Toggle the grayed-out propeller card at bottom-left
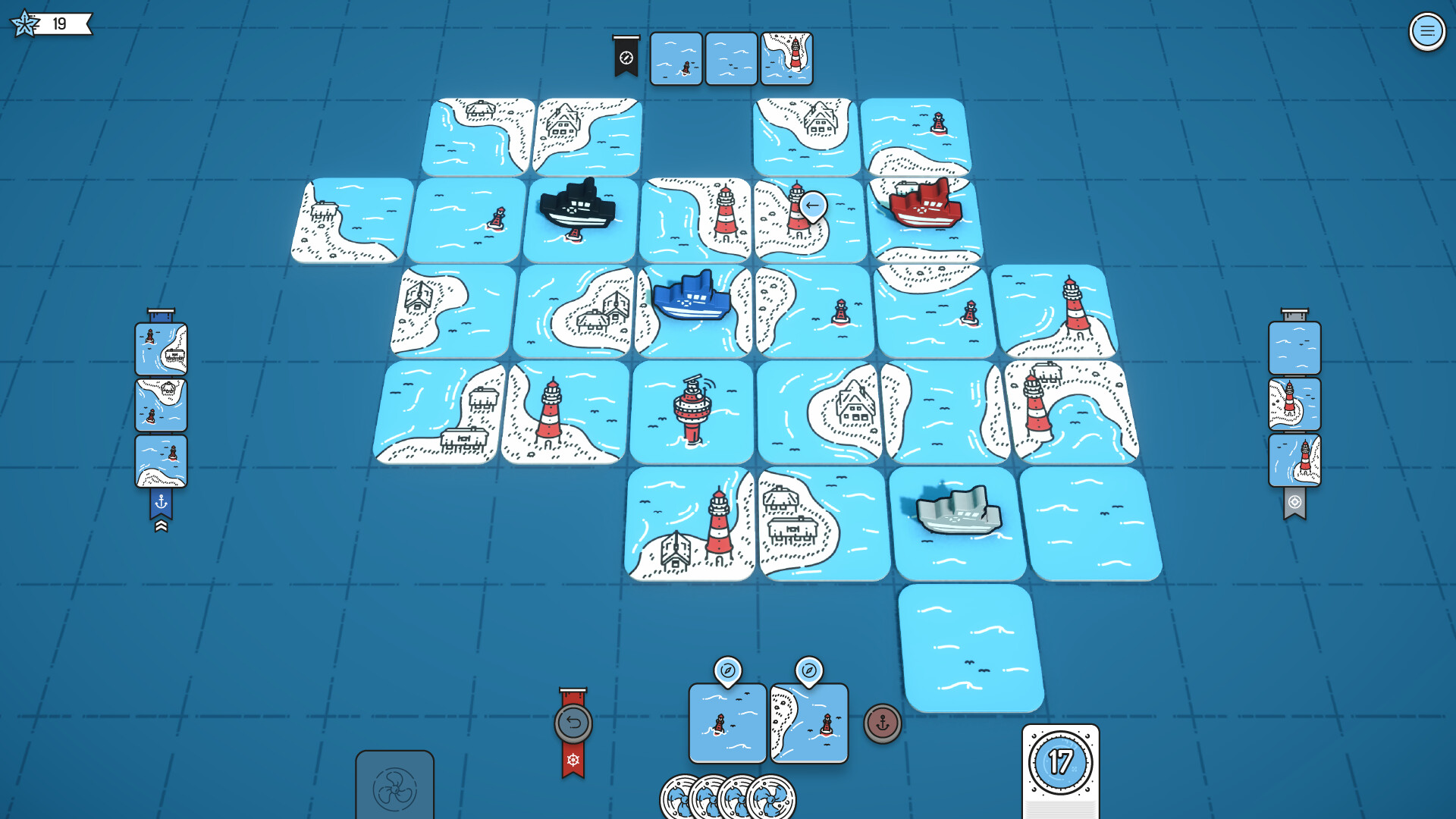This screenshot has height=819, width=1456. coord(395,789)
